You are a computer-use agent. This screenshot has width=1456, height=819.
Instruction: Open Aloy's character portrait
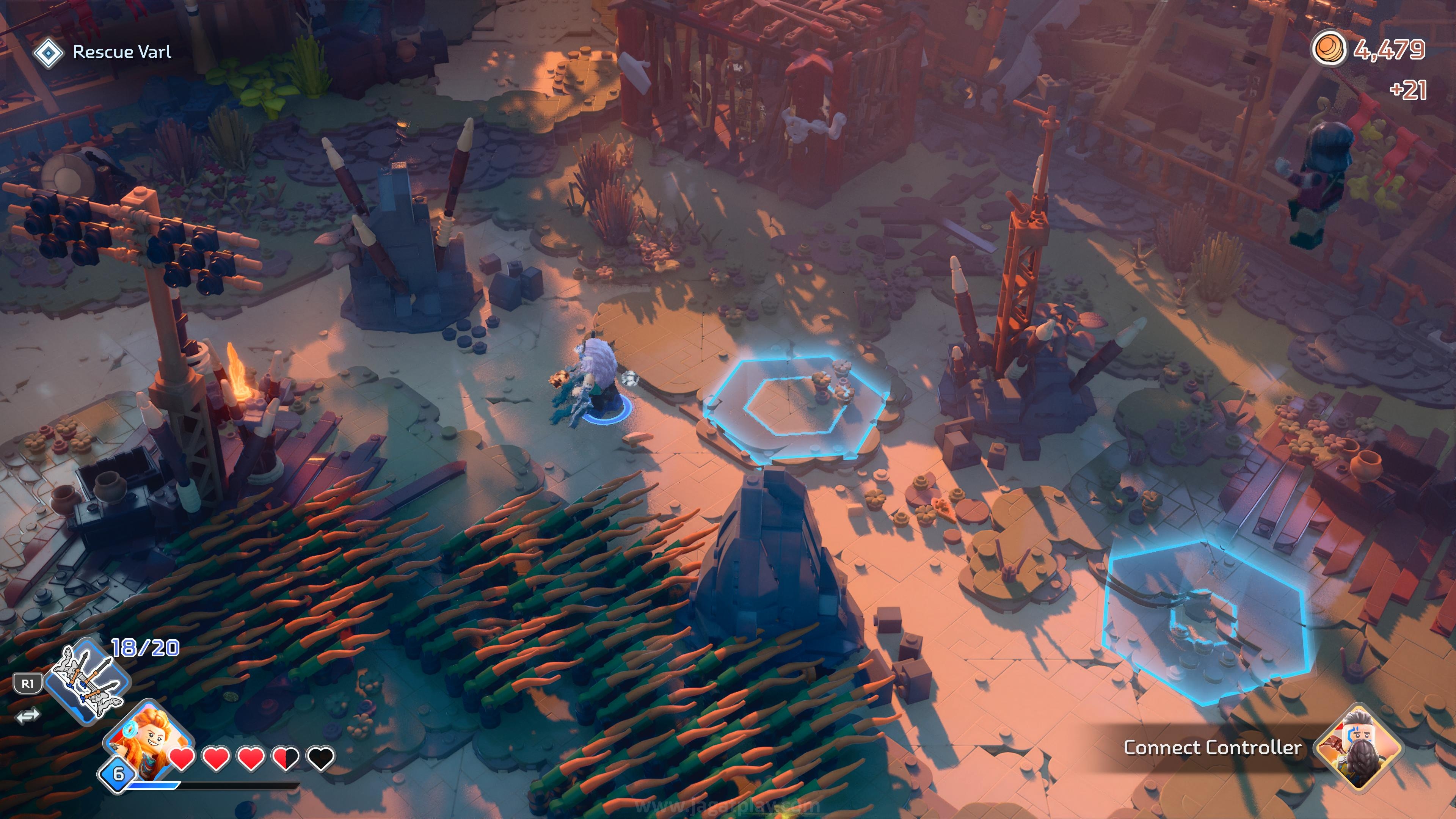148,737
